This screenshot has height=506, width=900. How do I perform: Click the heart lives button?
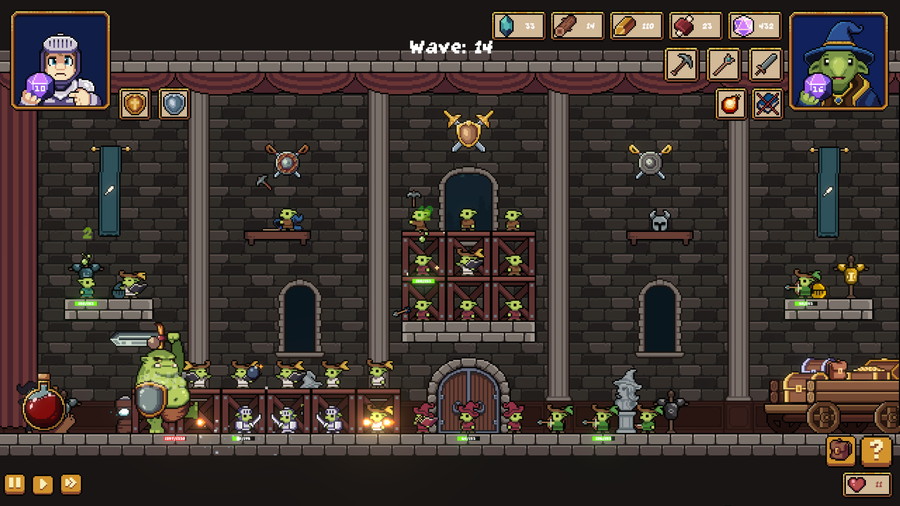point(867,484)
